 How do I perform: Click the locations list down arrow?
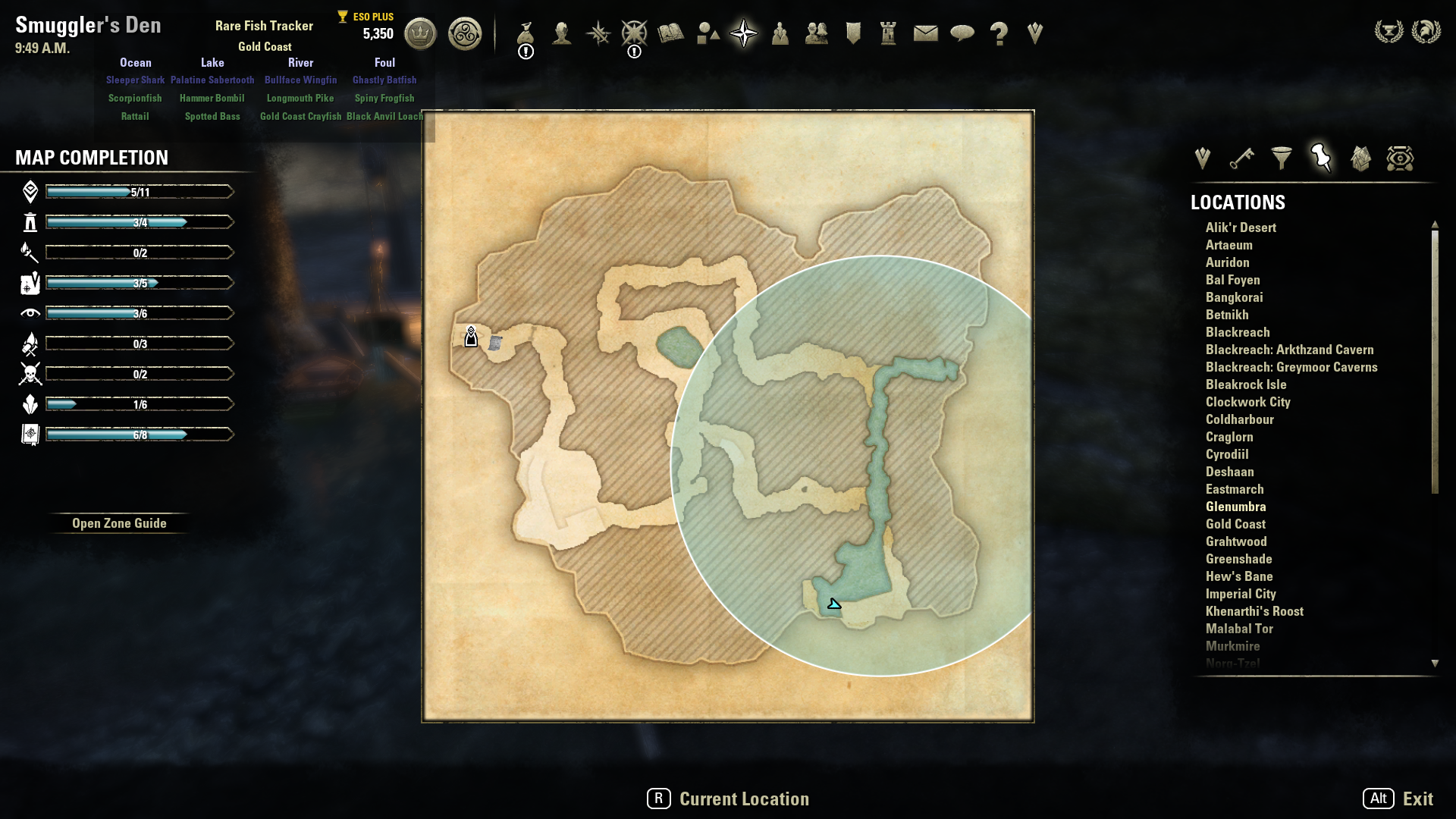[x=1435, y=664]
